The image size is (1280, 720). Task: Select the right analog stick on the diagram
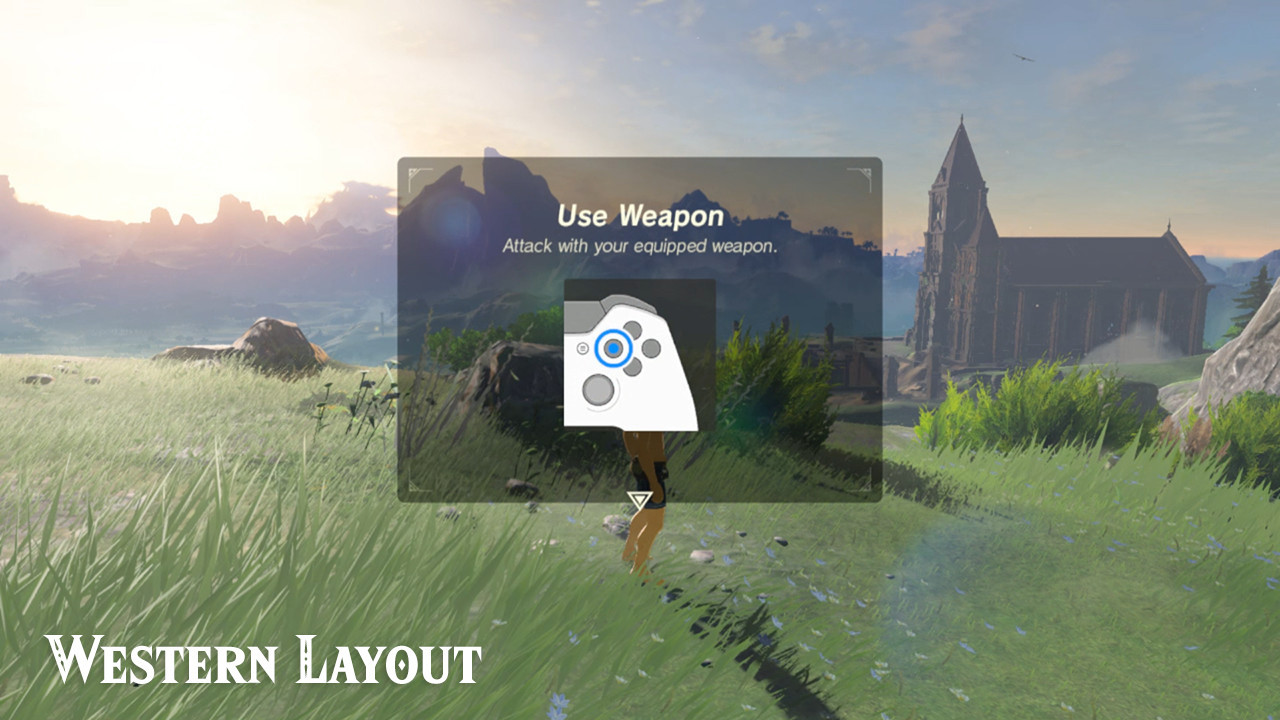coord(599,388)
